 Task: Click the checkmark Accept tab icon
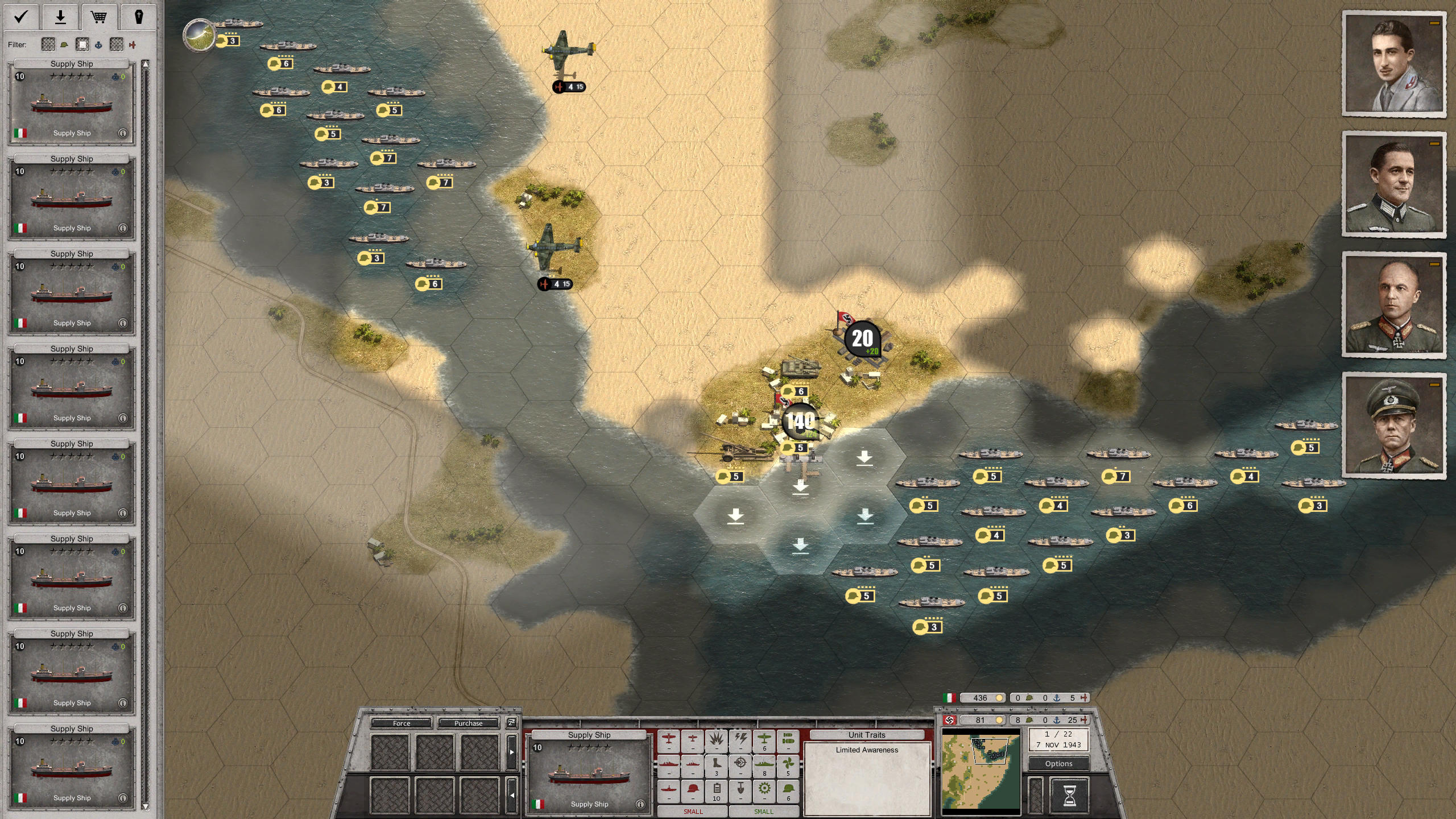click(20, 17)
